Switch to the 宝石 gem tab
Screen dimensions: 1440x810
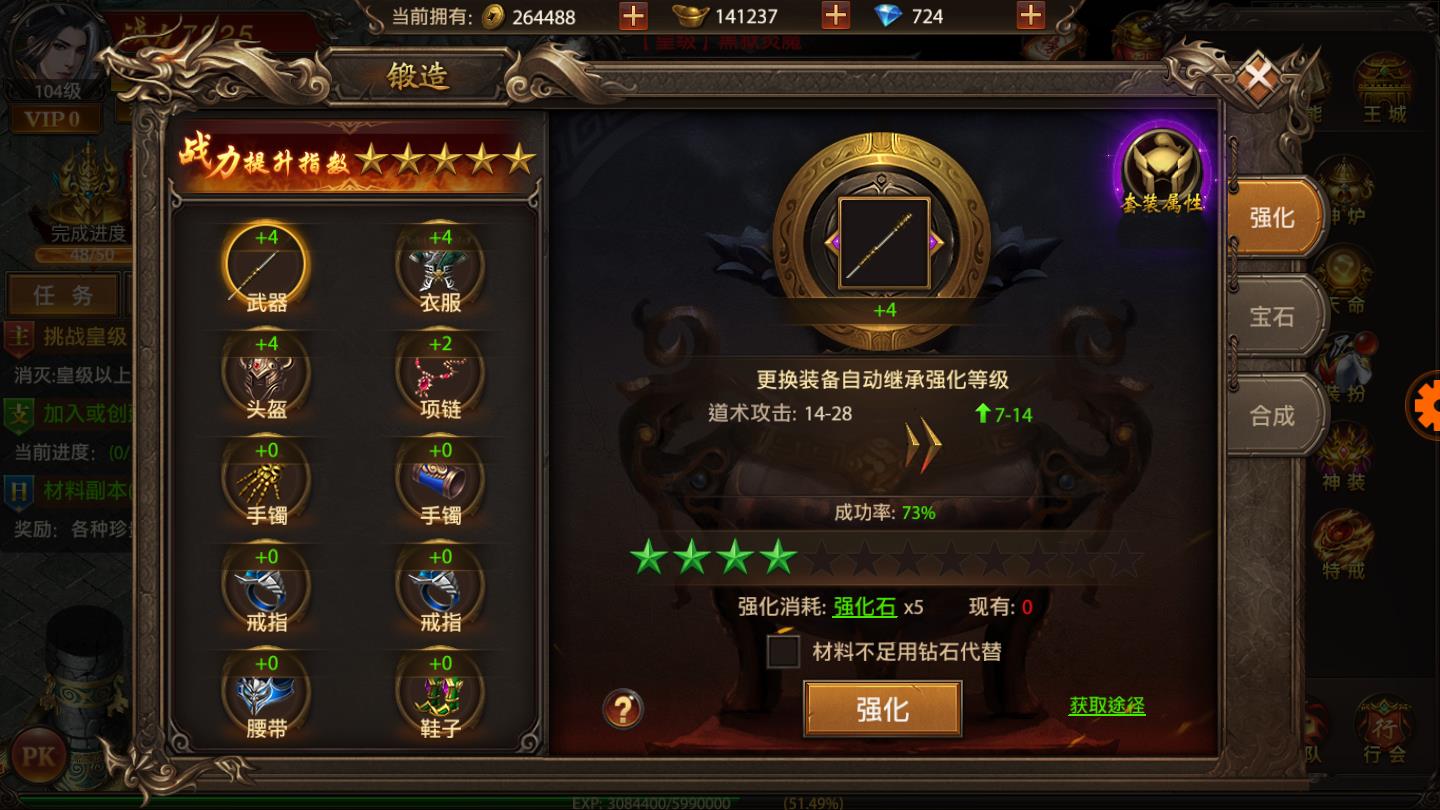coord(1271,317)
